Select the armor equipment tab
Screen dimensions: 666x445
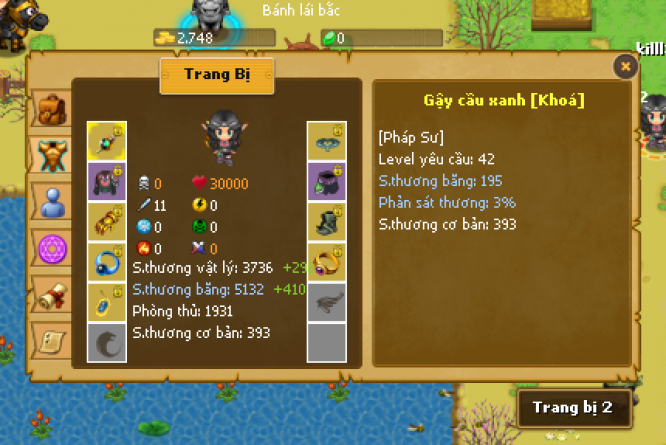(50, 153)
